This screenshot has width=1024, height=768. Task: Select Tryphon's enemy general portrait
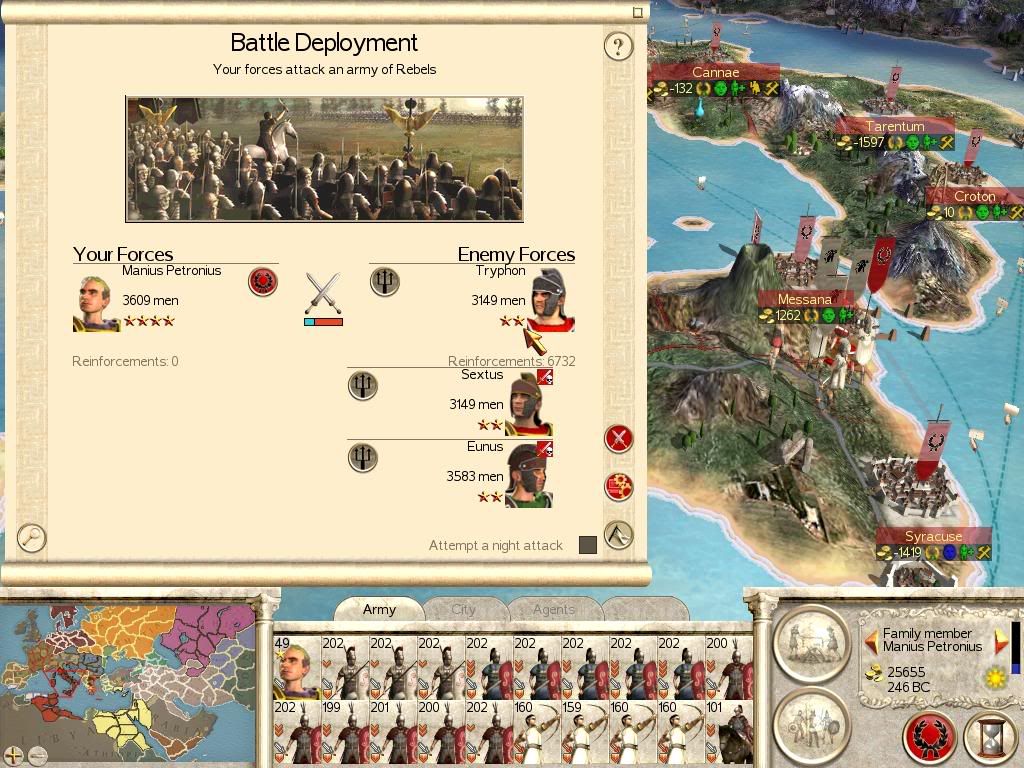coord(550,299)
